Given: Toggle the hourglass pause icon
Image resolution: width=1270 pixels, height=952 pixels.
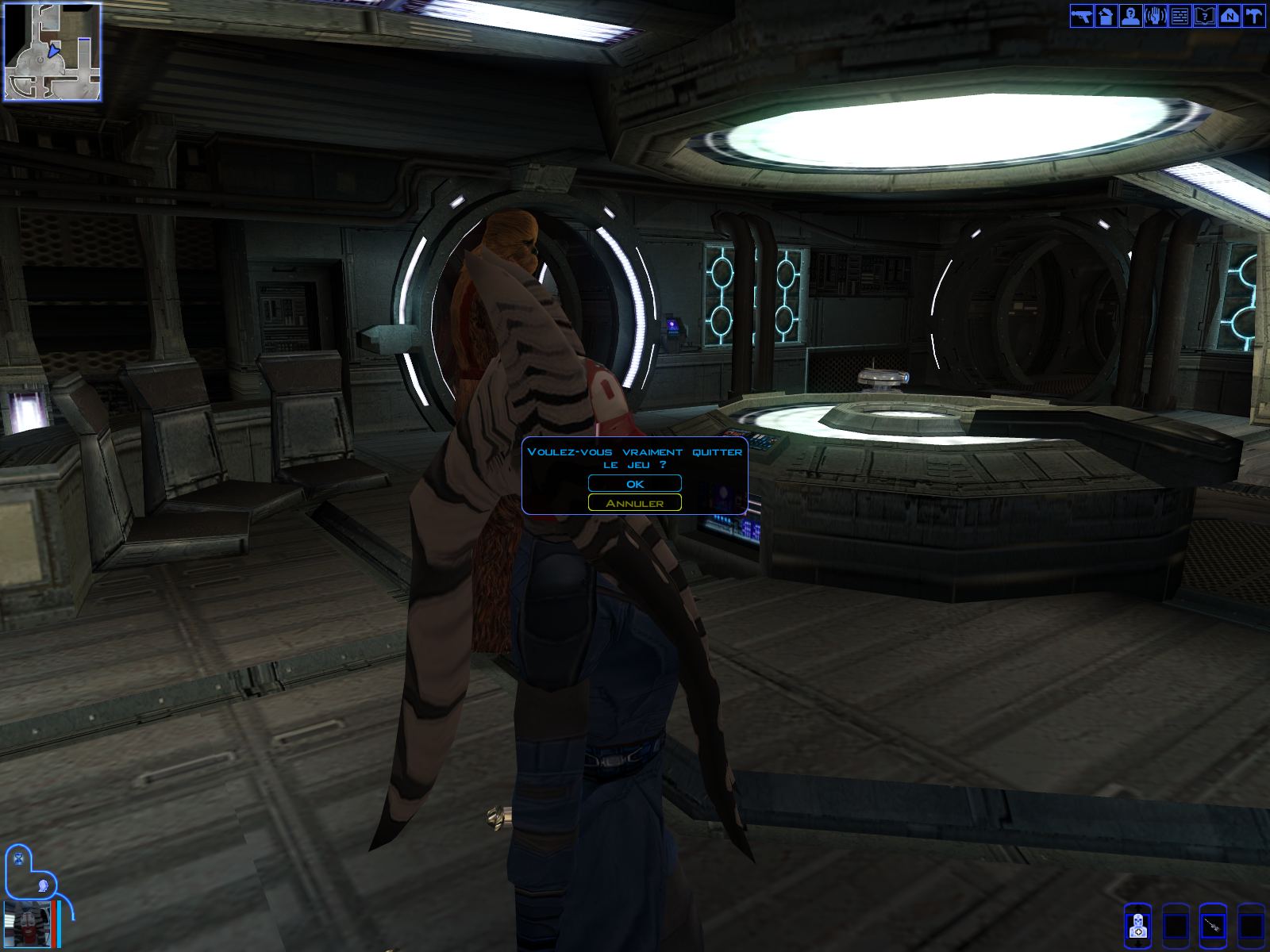Looking at the screenshot, I should (x=19, y=859).
